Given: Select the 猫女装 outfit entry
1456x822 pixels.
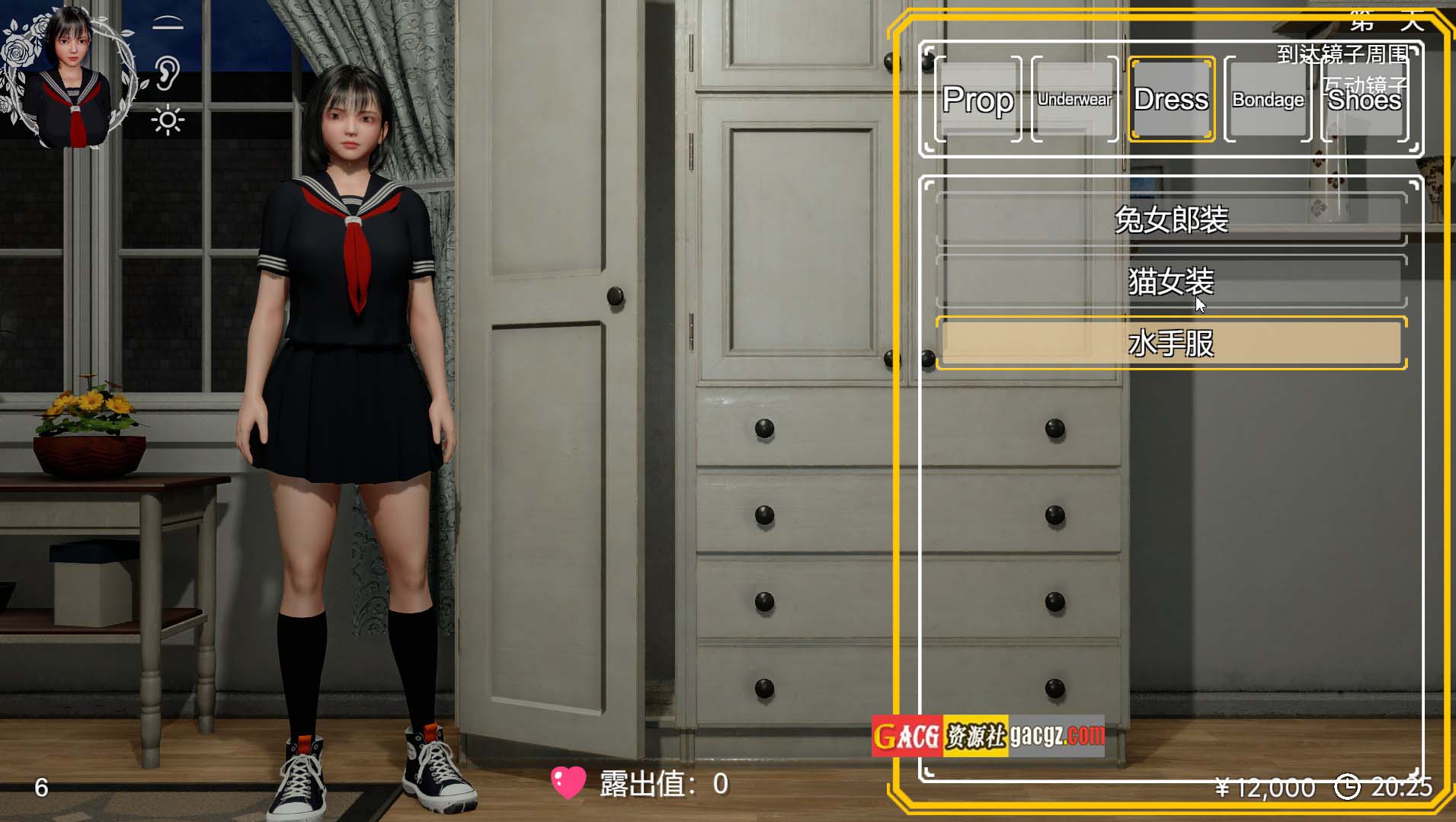Looking at the screenshot, I should (x=1171, y=282).
